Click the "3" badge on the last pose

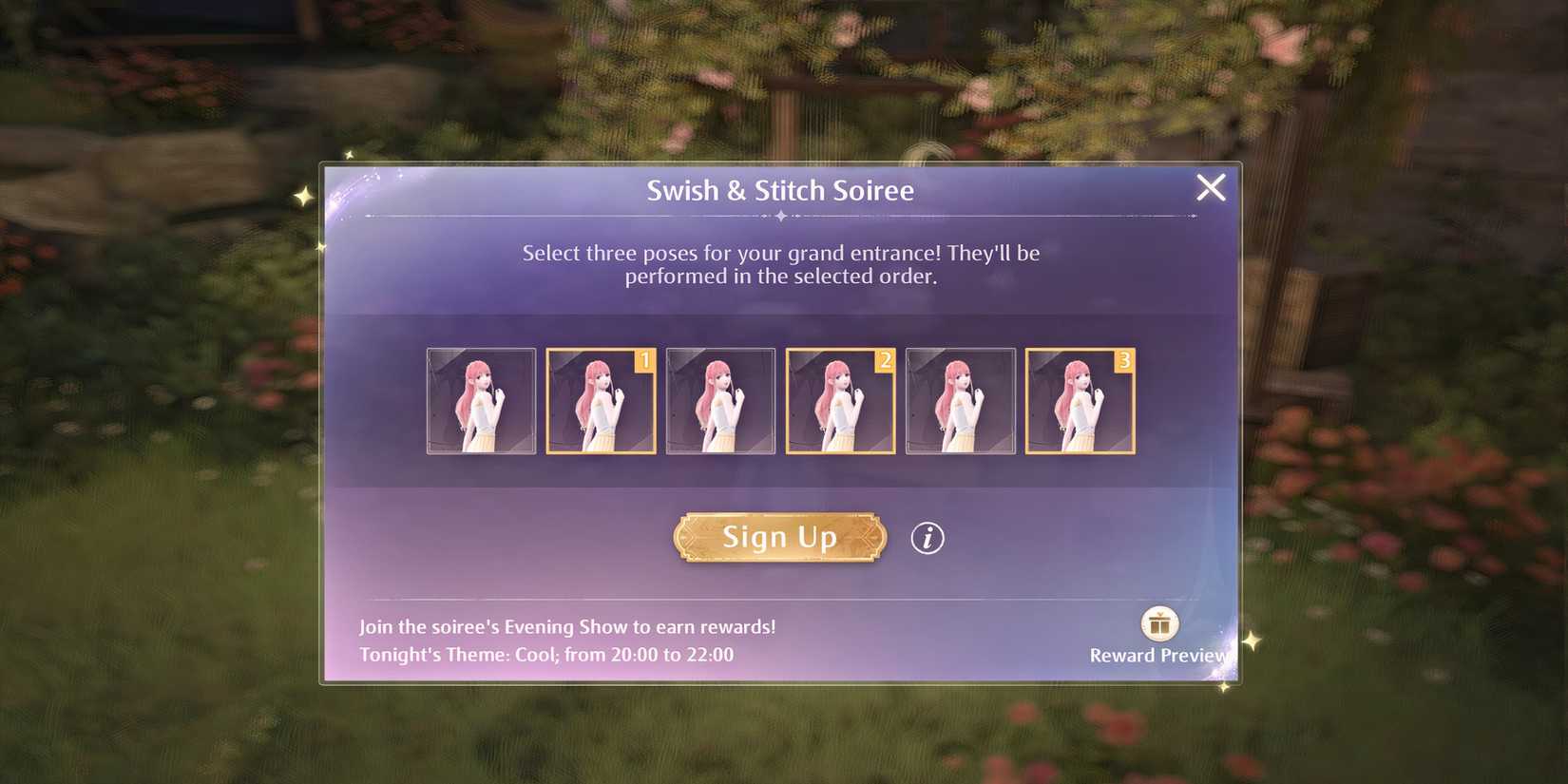coord(1124,359)
